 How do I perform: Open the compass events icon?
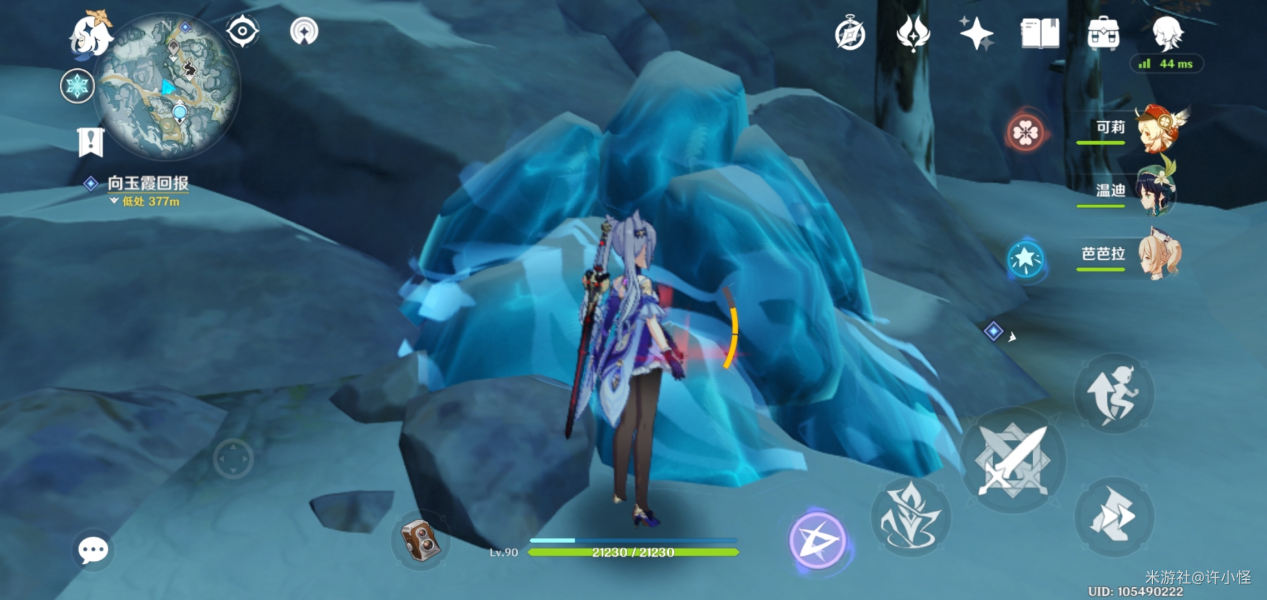pos(850,34)
